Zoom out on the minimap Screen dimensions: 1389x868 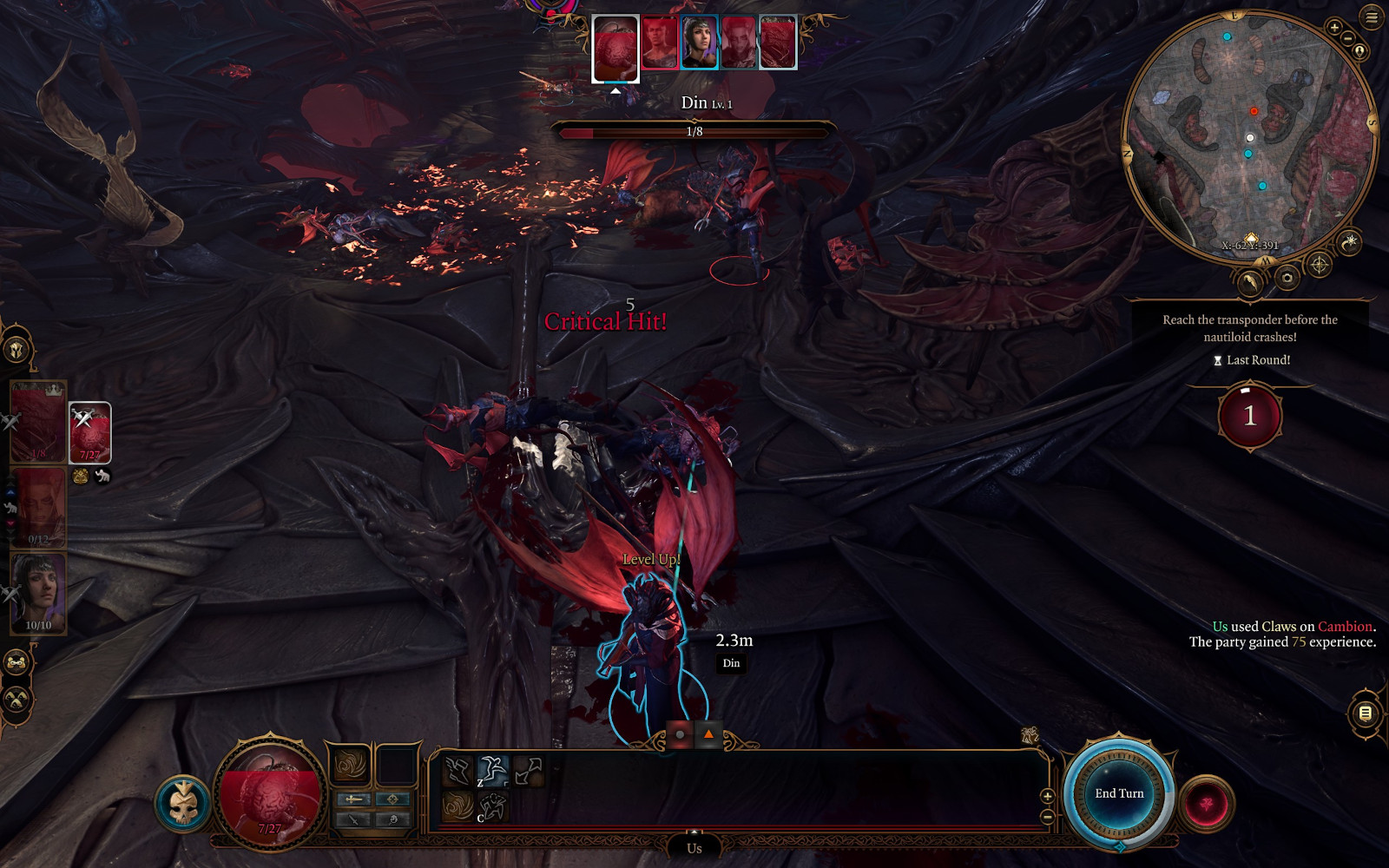1347,39
